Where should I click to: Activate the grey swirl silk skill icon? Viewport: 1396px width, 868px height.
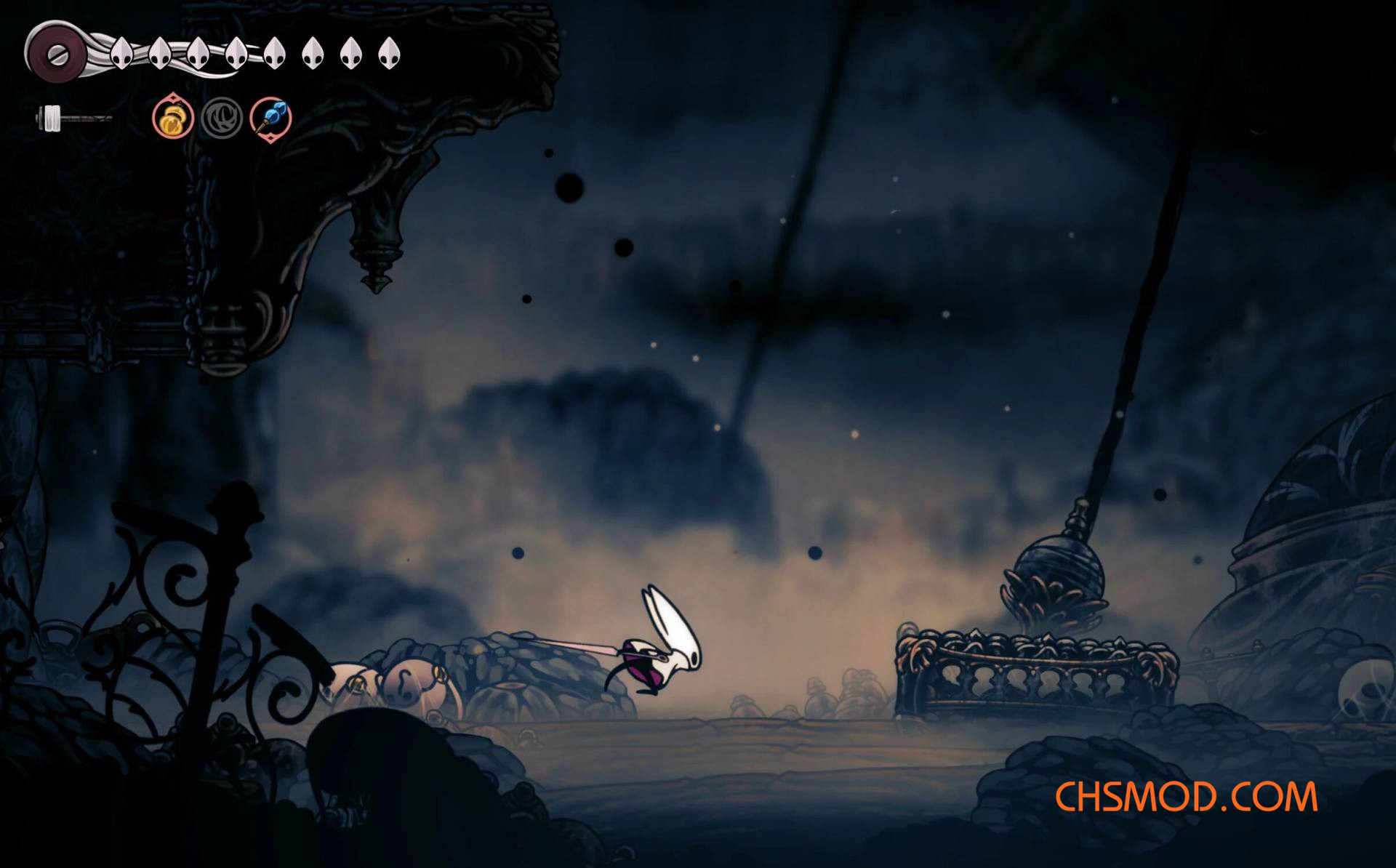click(x=222, y=118)
